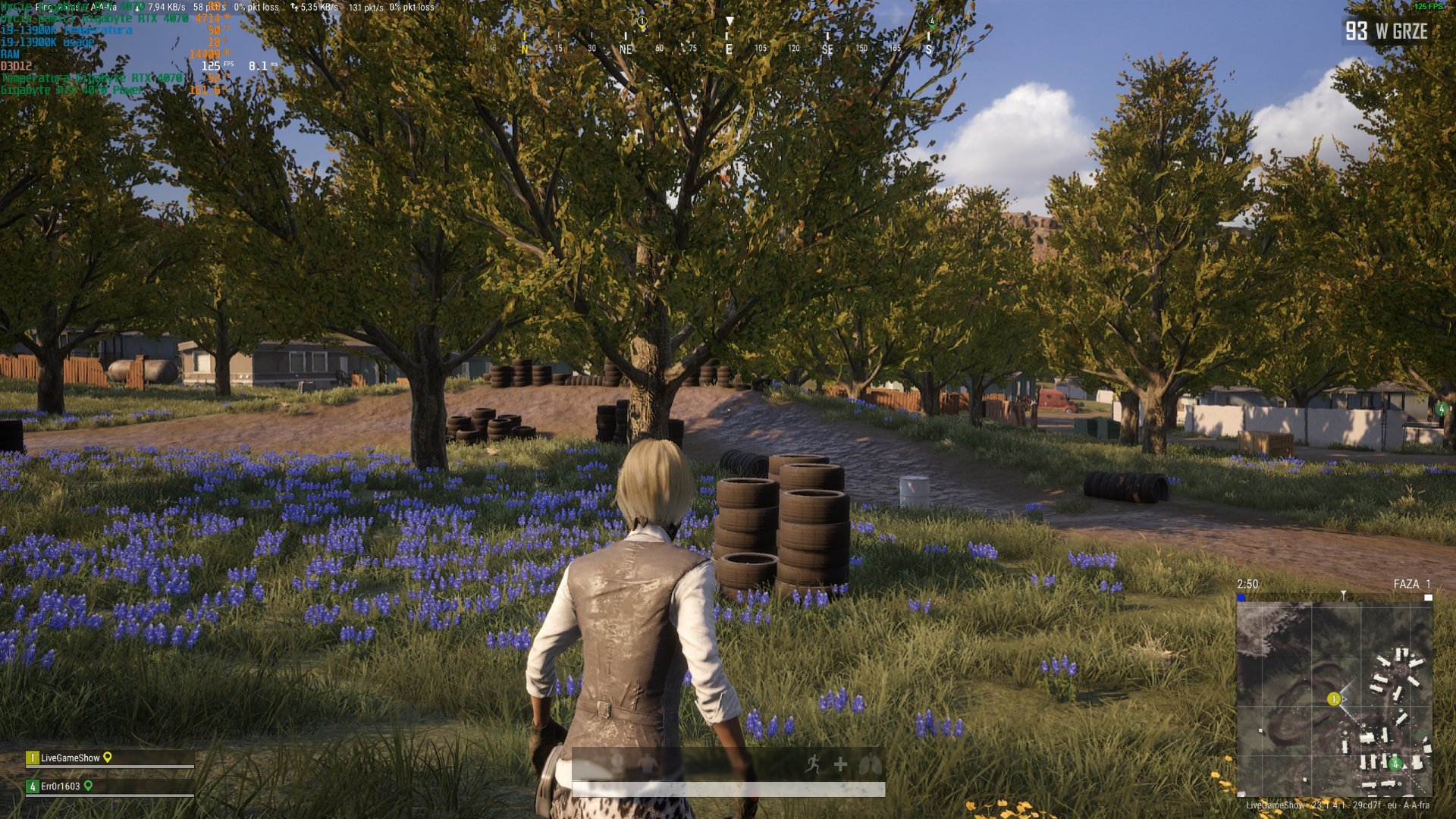Click the helmet equipment icon
The image size is (1456, 819).
point(617,763)
